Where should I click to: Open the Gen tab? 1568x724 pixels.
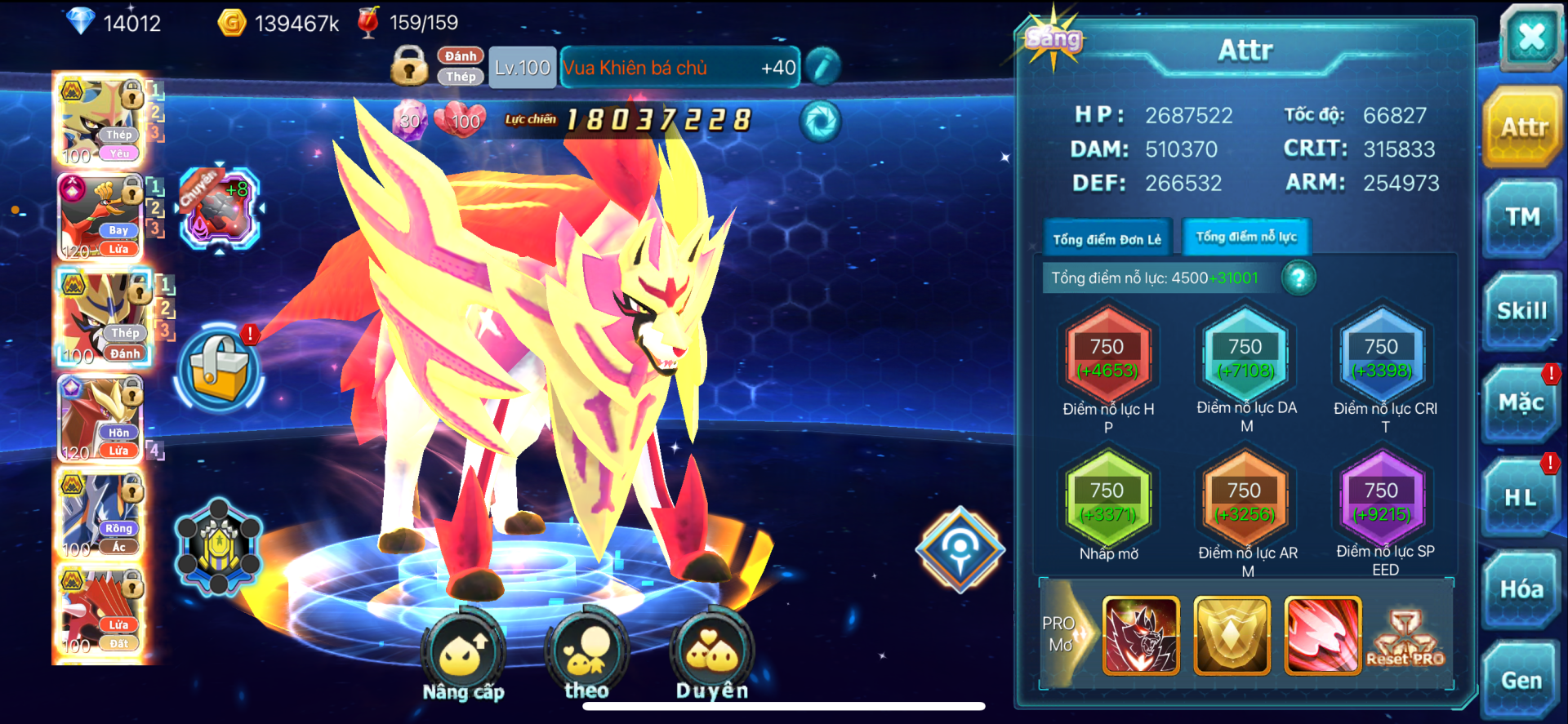click(1521, 681)
